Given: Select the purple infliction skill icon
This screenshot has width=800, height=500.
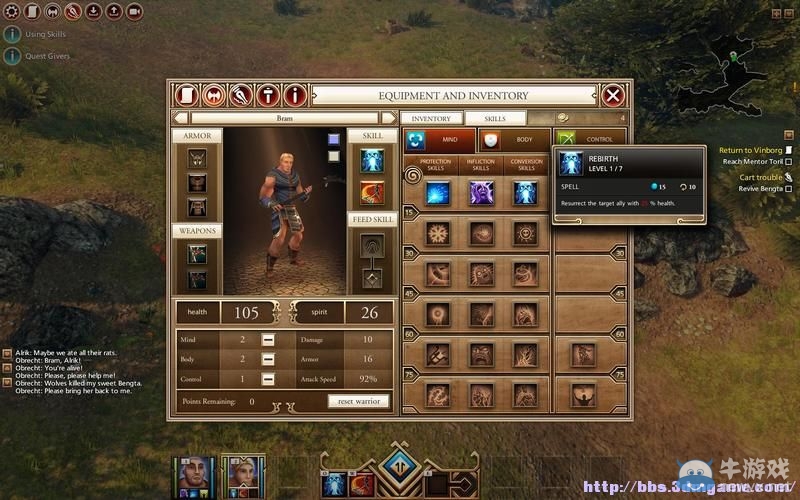Looking at the screenshot, I should click(481, 192).
